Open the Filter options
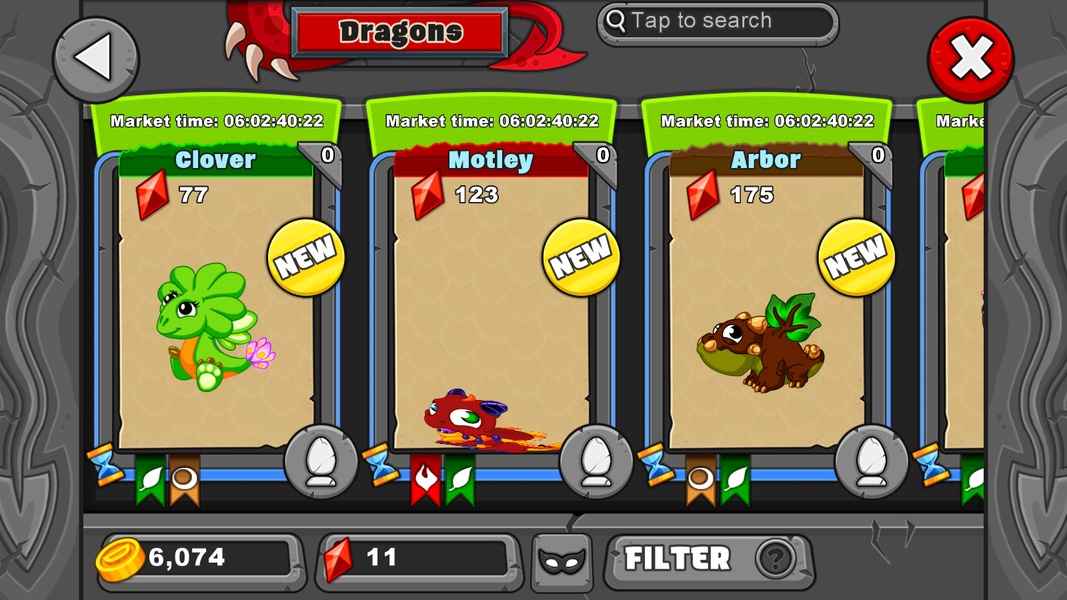Screen dimensions: 1067x600 tap(708, 559)
